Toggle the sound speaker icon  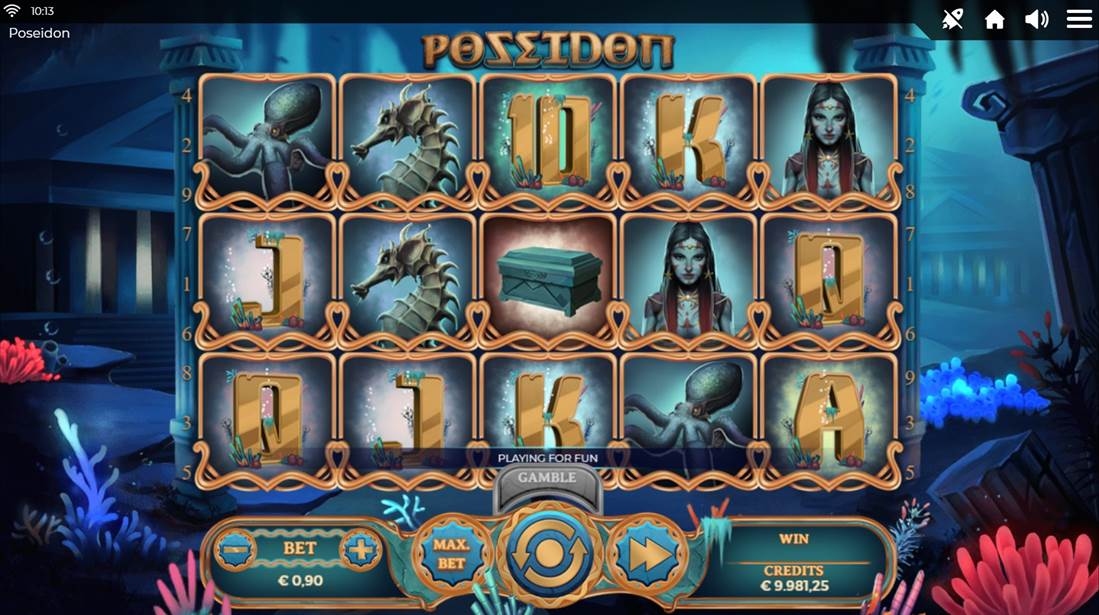coord(1036,19)
